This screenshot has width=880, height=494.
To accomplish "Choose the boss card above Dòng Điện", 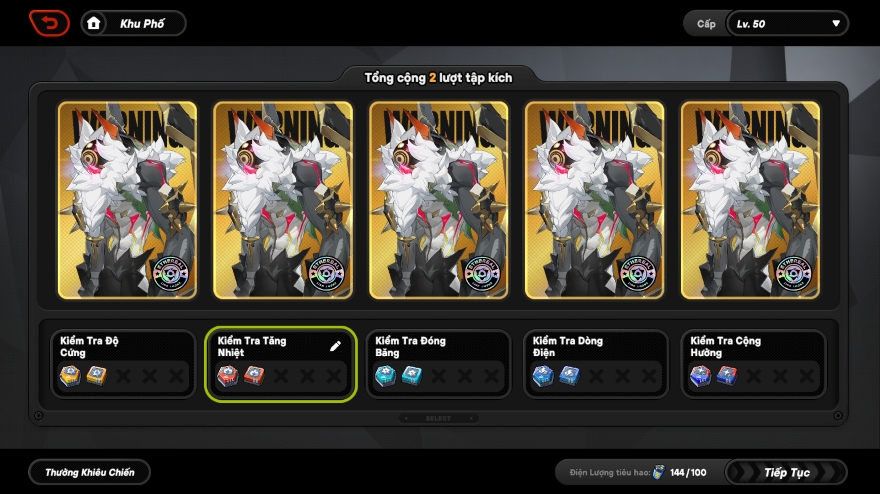I will (x=594, y=200).
